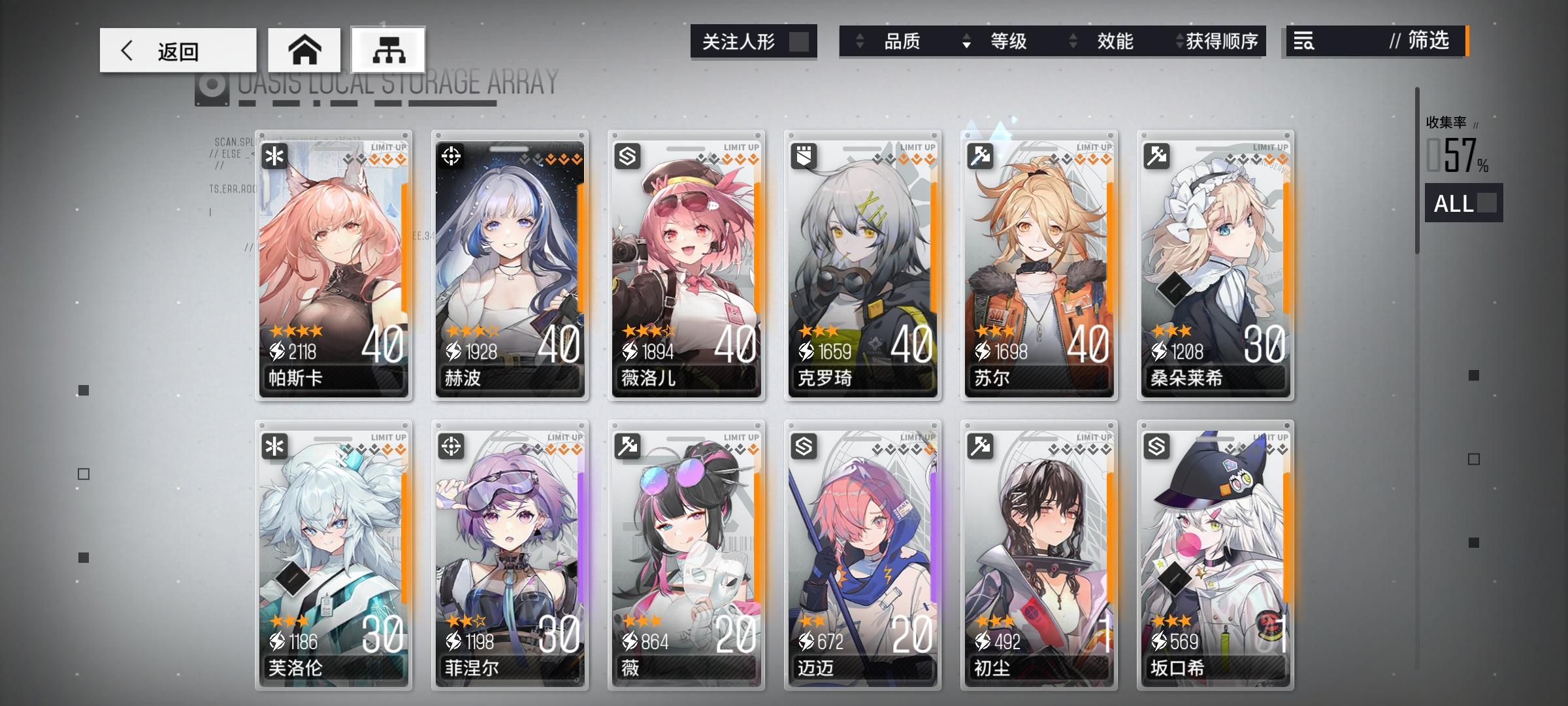Click the warrior hammer icon on 苏尔's card

(x=980, y=154)
